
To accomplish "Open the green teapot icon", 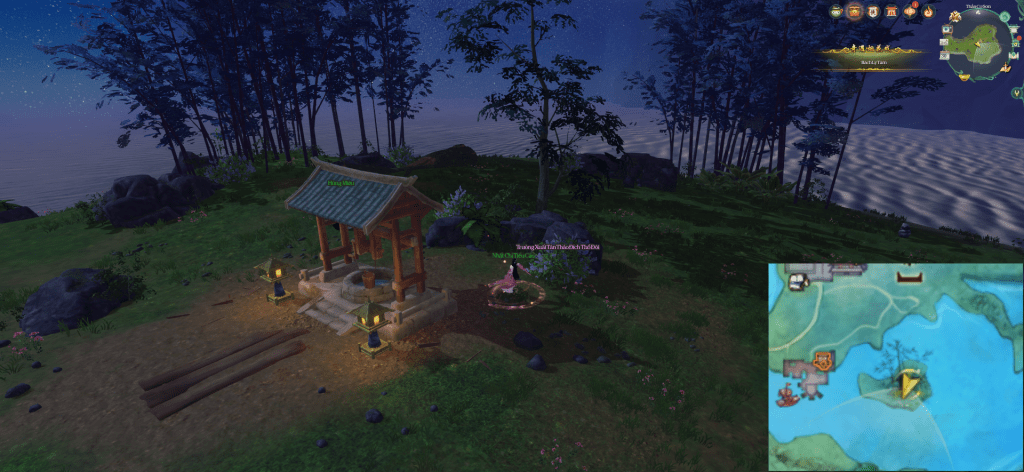I will pos(836,12).
